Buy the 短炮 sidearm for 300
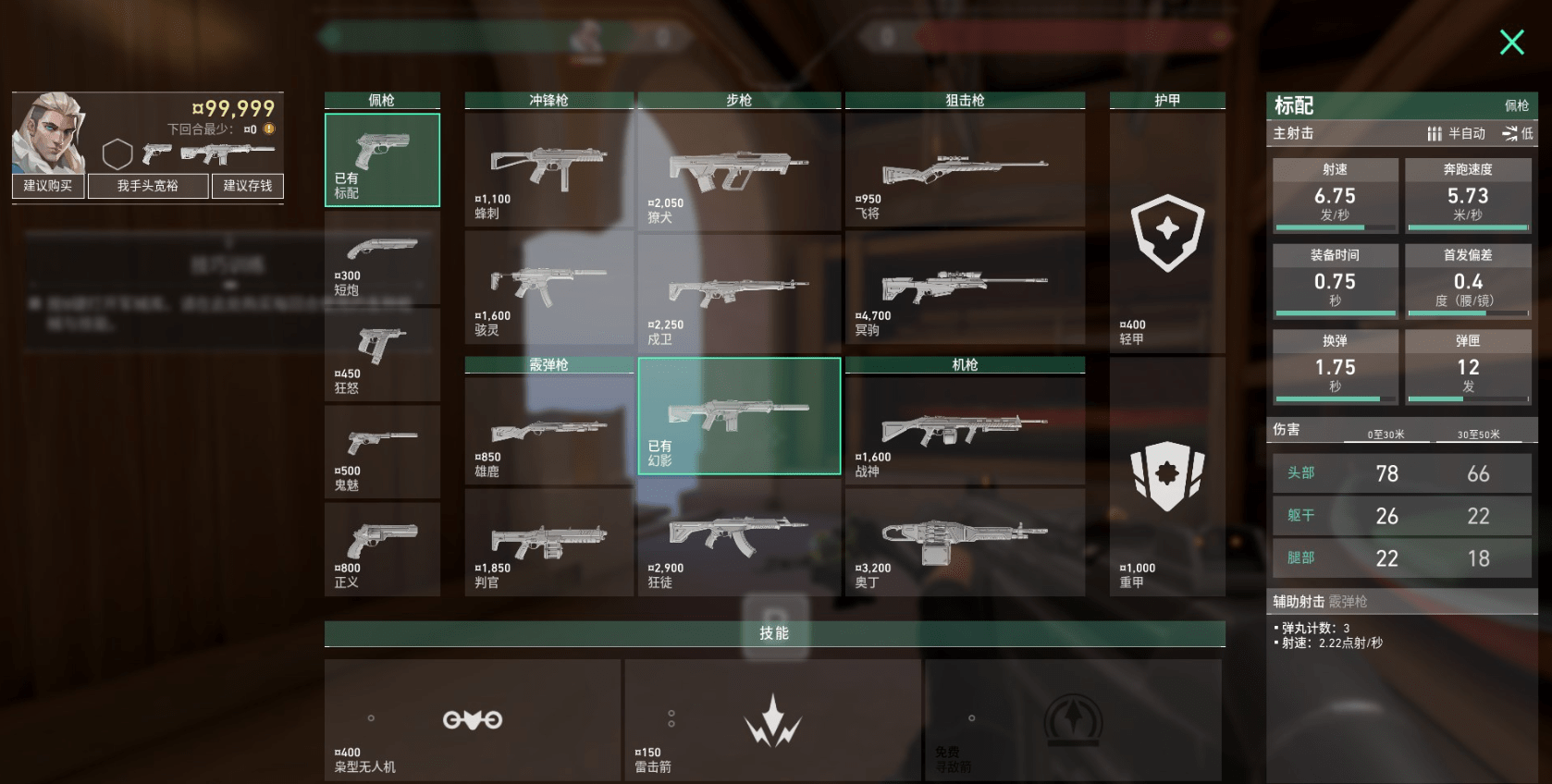This screenshot has width=1552, height=784. (x=382, y=259)
